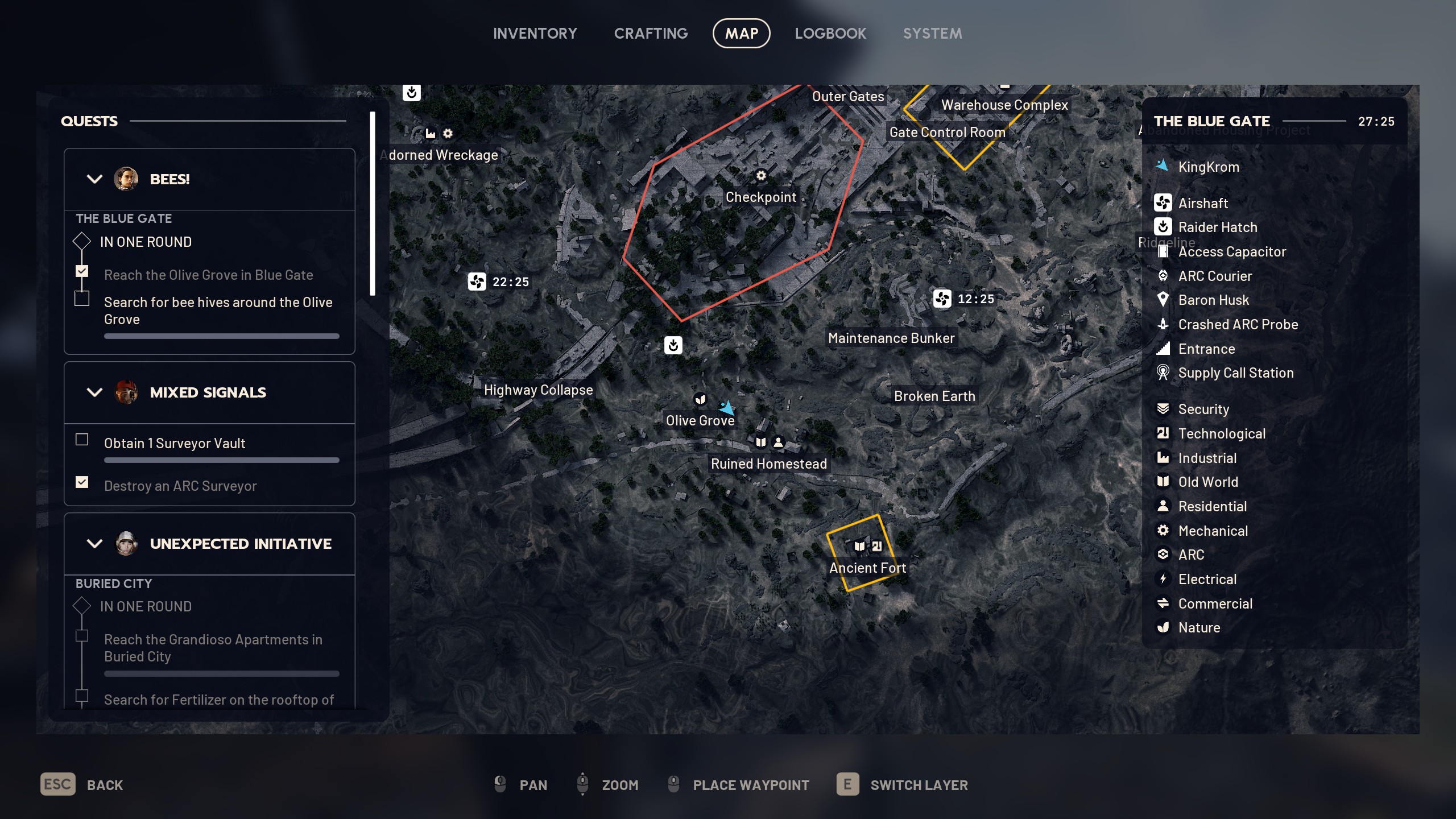The image size is (1456, 819).
Task: Toggle the Obtain 1 Surveyor Vault checkbox
Action: 82,440
